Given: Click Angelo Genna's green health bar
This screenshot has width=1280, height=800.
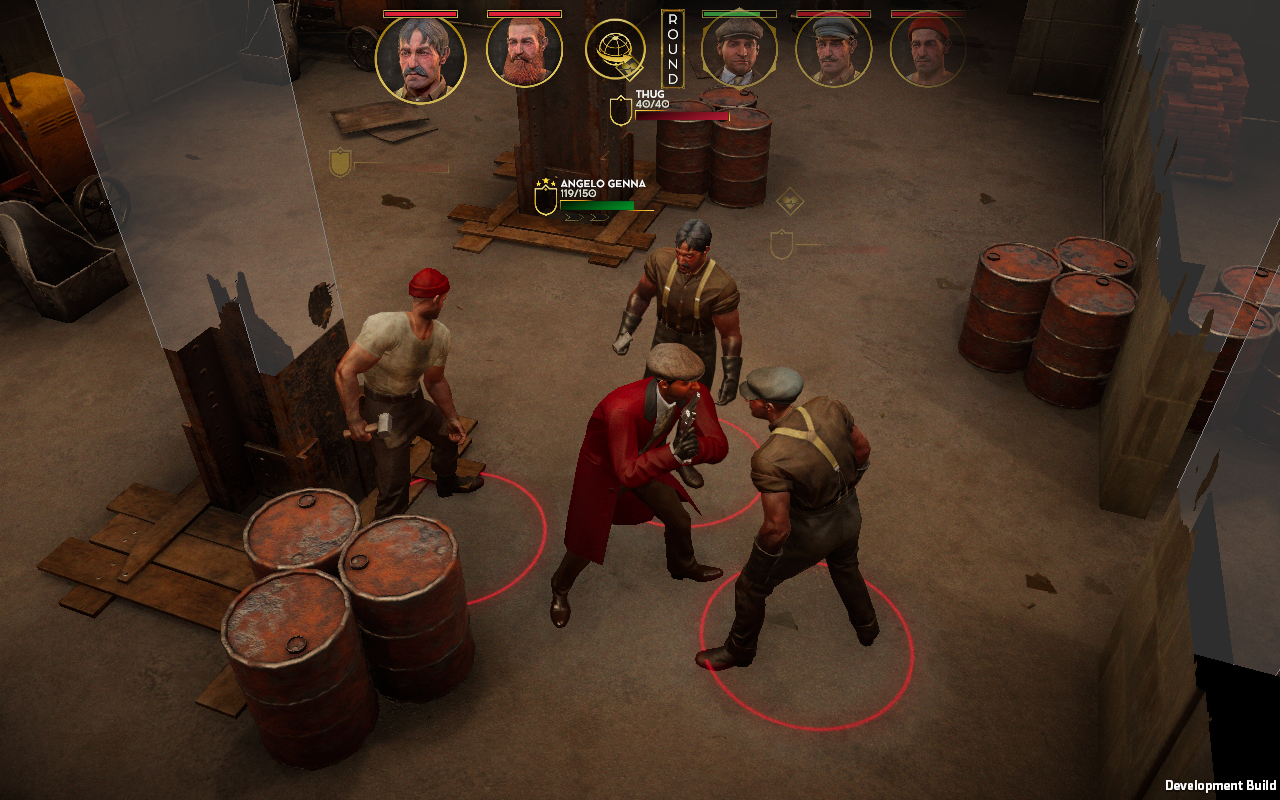Looking at the screenshot, I should coord(597,205).
